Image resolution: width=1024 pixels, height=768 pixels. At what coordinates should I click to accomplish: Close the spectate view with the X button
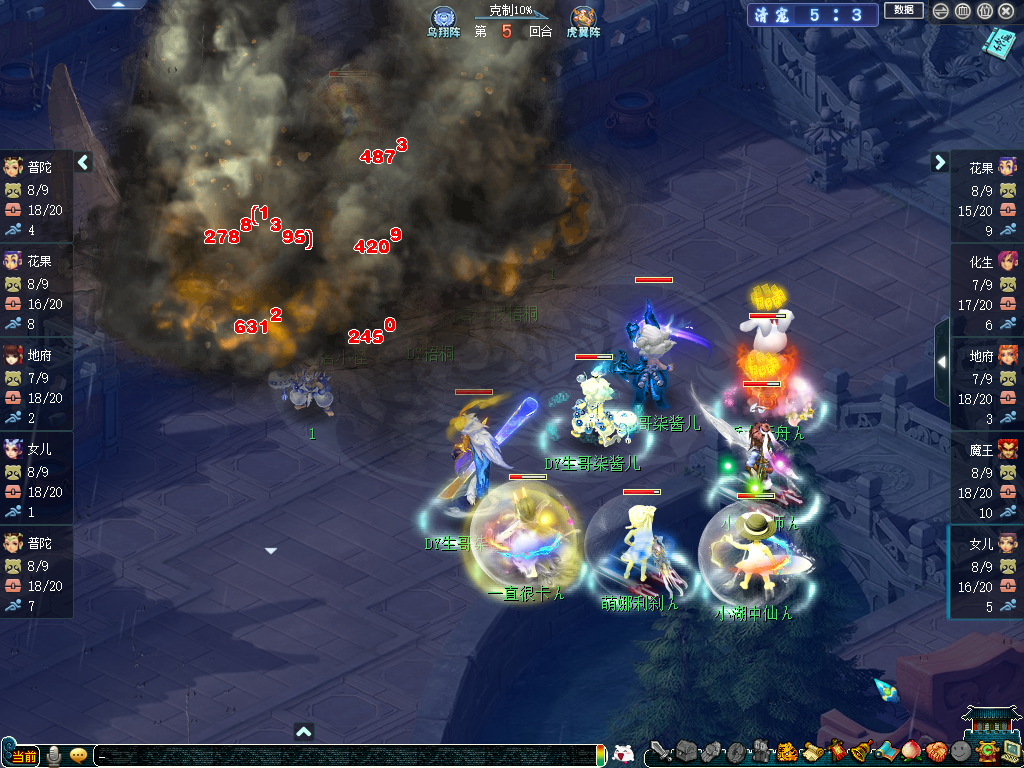click(1005, 11)
